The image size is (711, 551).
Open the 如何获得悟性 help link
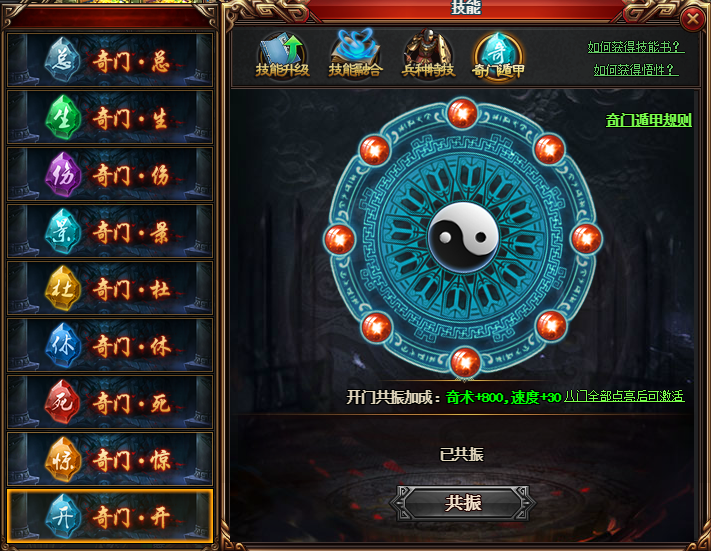[635, 70]
